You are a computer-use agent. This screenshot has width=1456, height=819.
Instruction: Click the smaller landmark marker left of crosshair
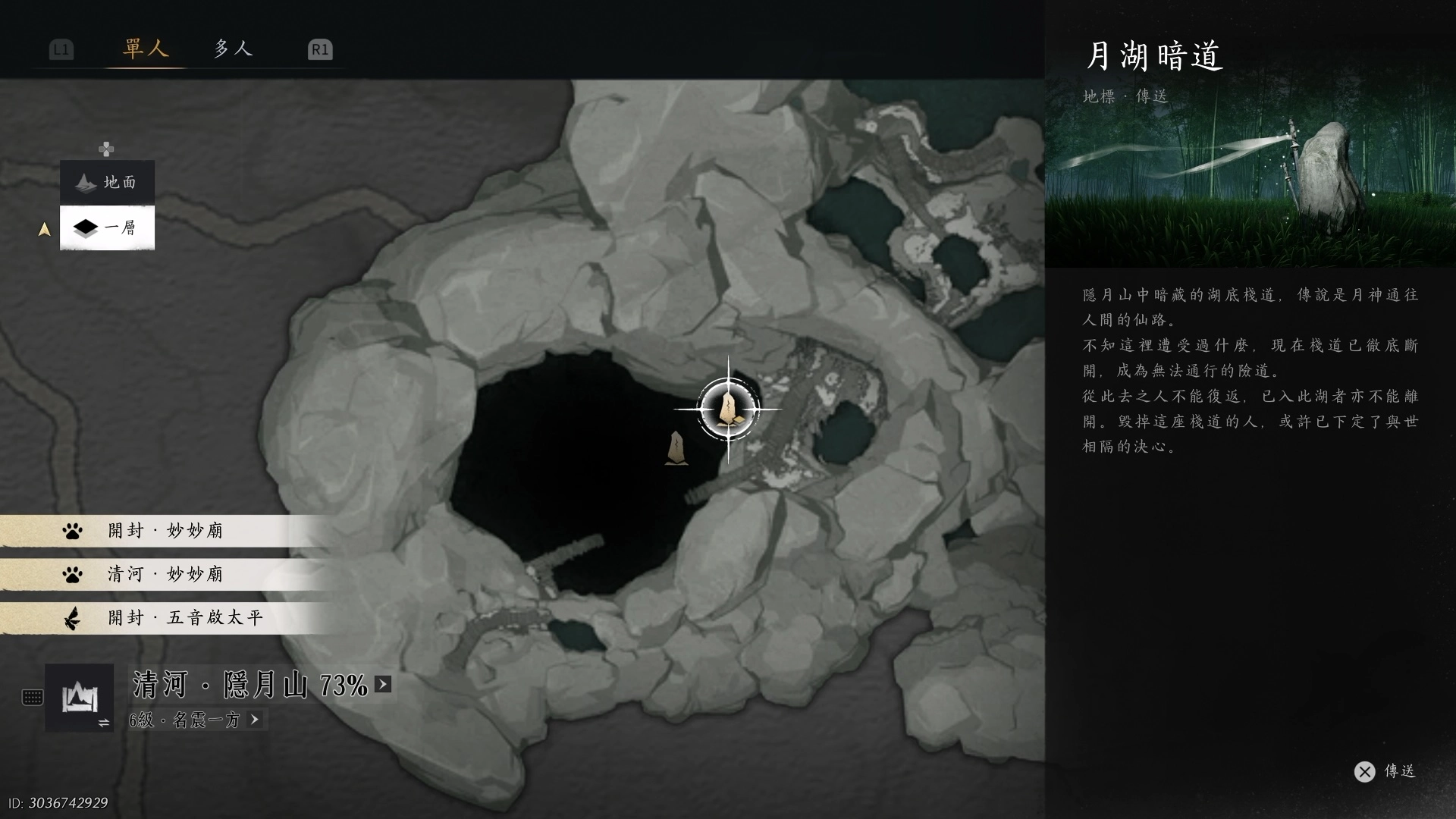676,447
